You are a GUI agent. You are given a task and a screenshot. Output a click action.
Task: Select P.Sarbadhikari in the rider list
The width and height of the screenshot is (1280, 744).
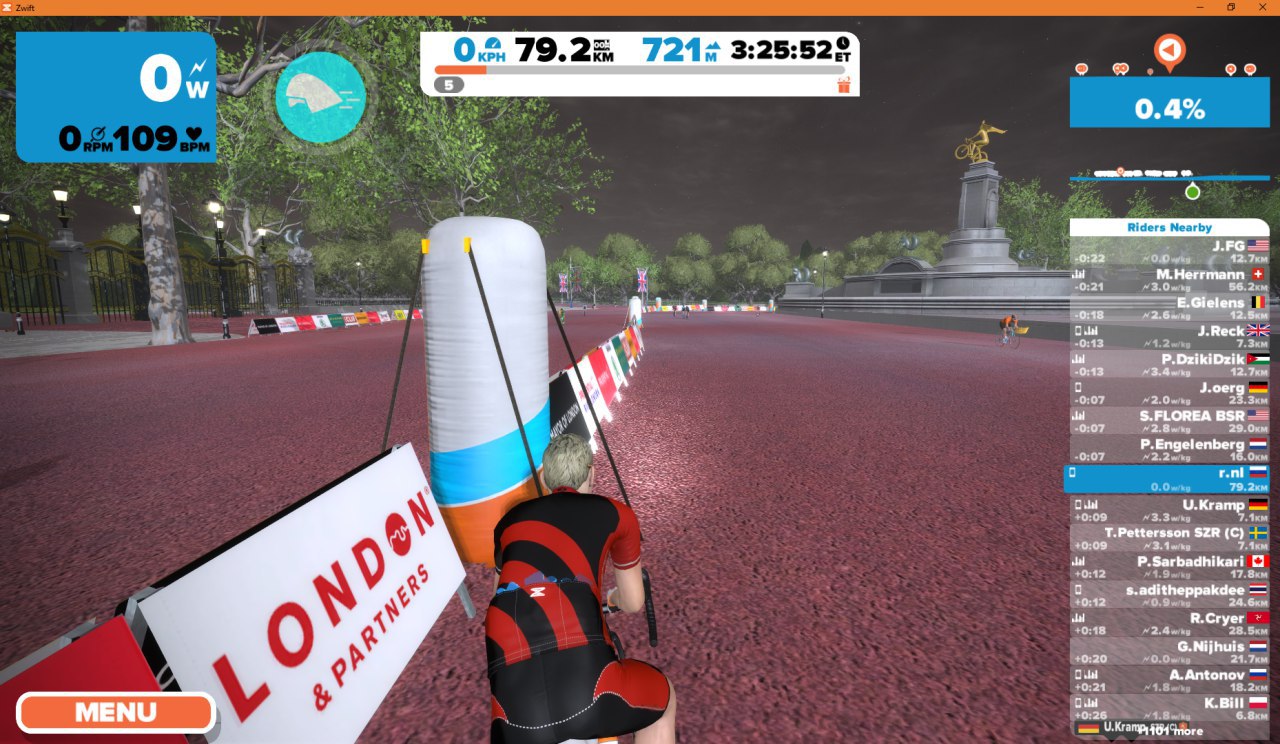pos(1169,567)
